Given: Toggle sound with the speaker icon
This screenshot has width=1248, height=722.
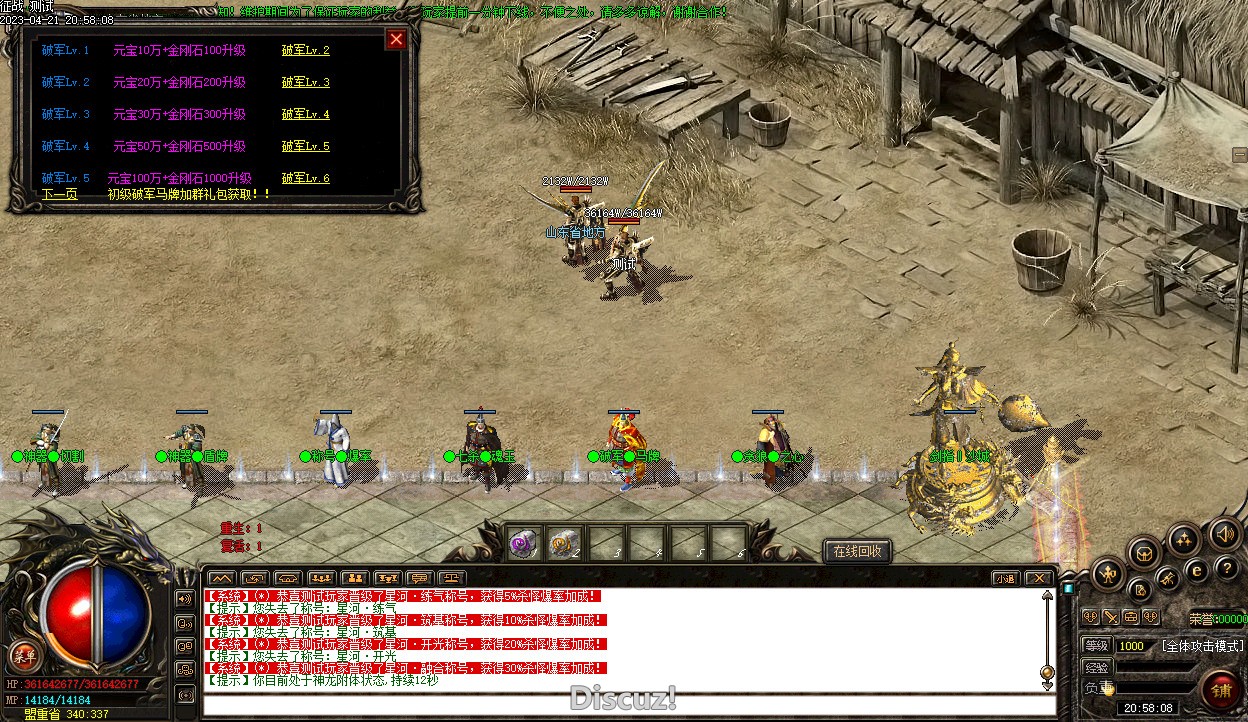Looking at the screenshot, I should click(x=1224, y=533).
